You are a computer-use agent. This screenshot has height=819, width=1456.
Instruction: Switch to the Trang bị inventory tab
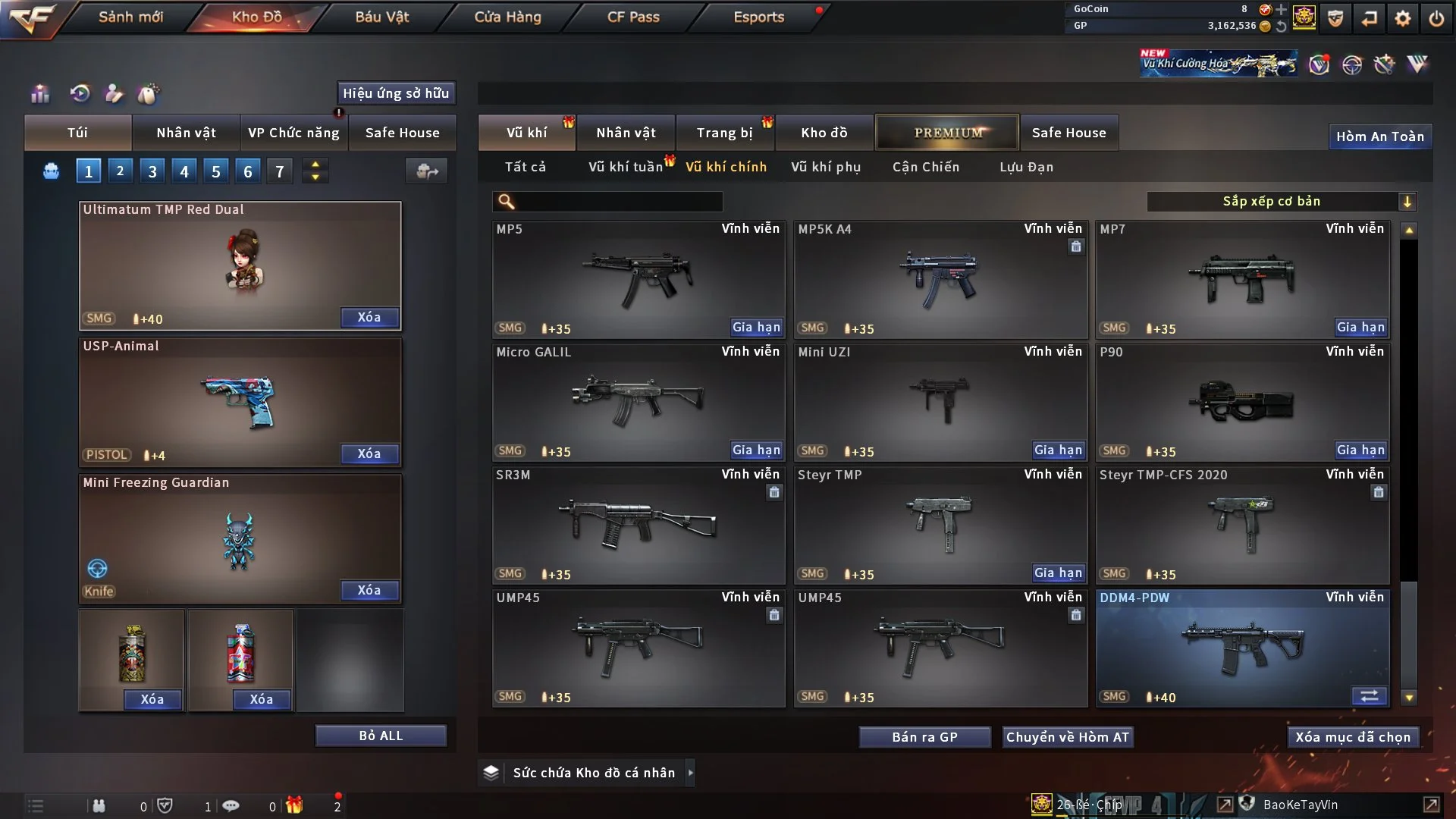point(724,133)
